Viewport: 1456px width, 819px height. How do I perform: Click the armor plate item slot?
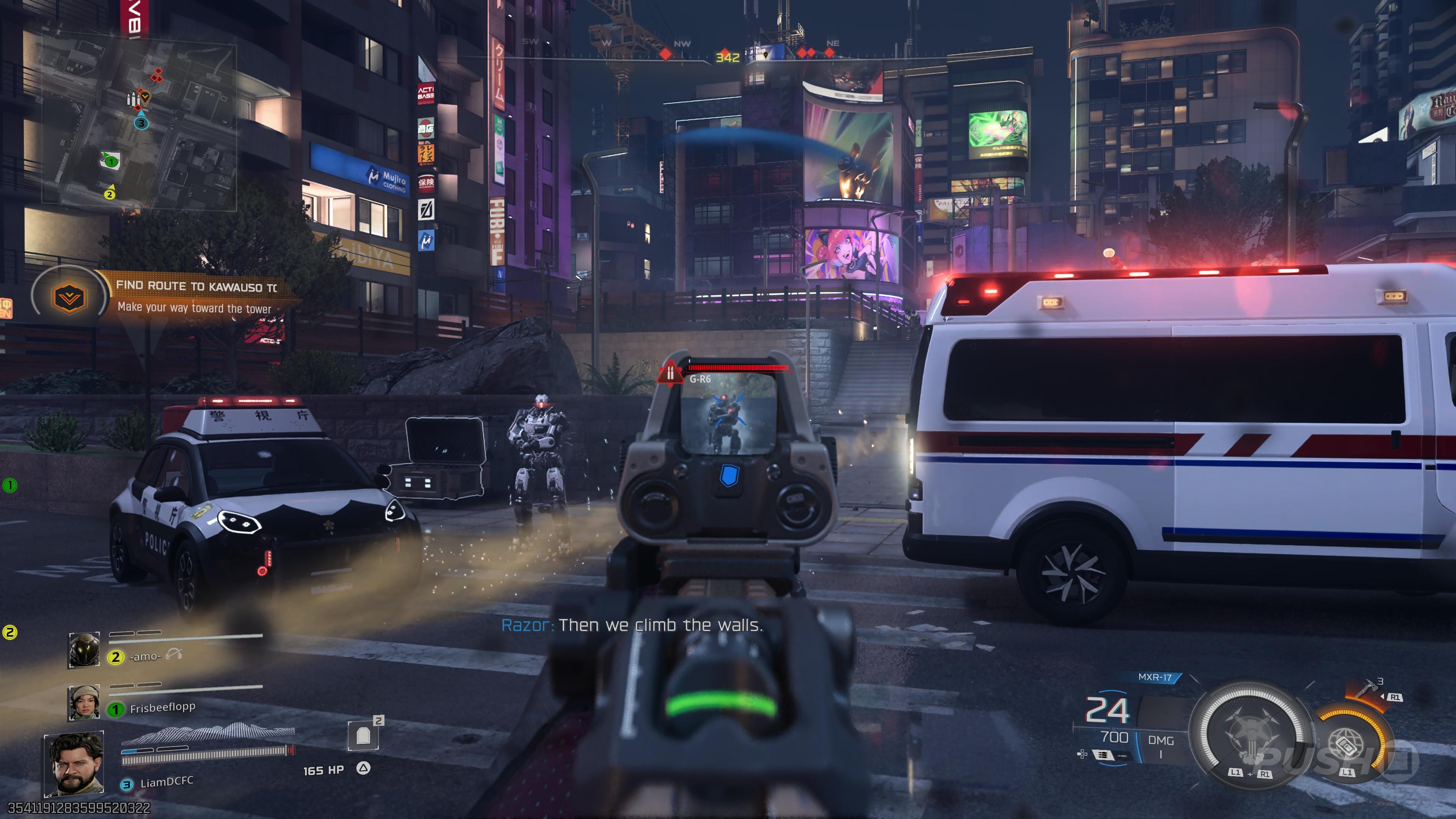point(363,735)
